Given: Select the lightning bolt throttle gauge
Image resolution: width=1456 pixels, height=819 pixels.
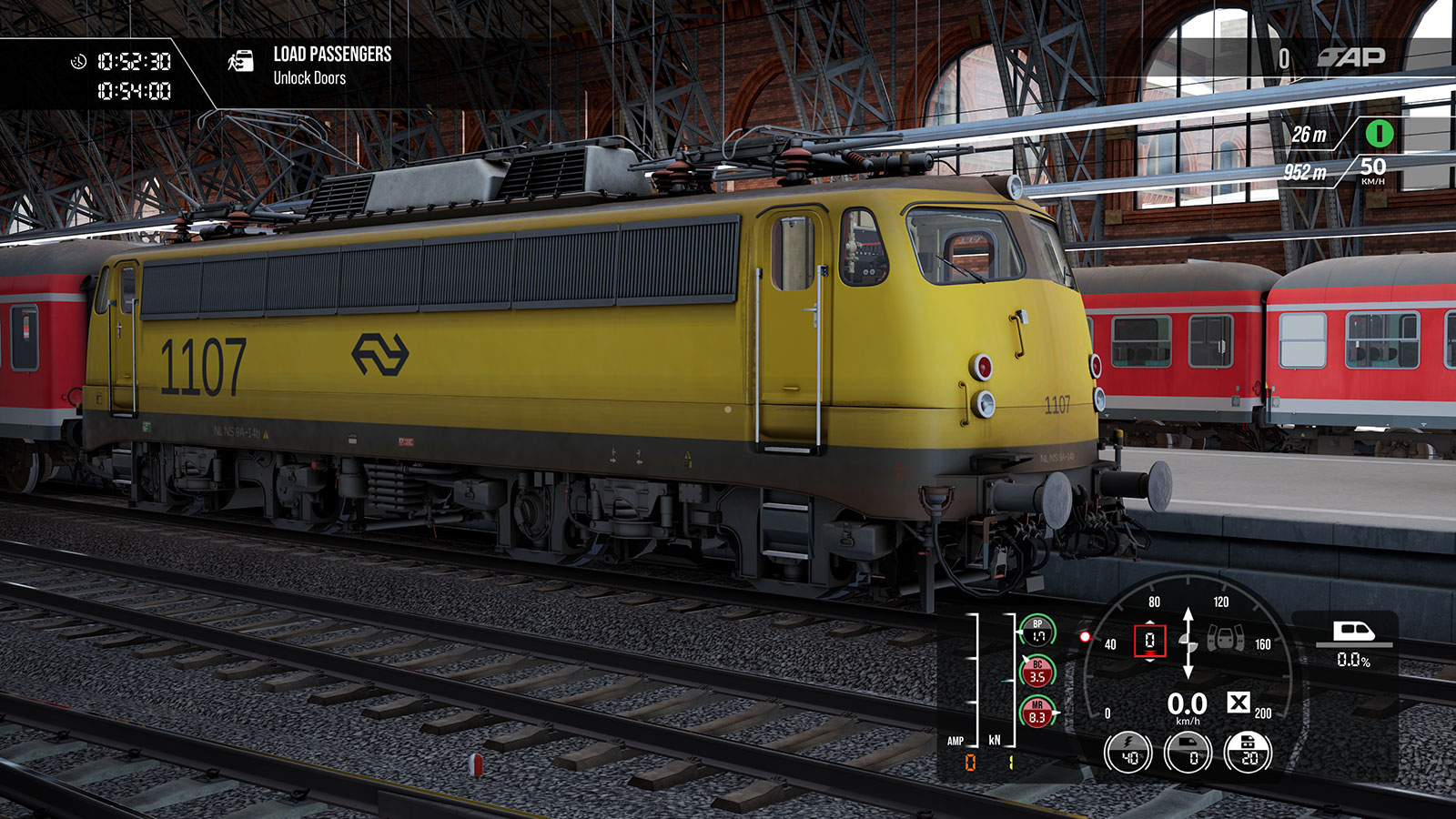Looking at the screenshot, I should coord(1128,753).
